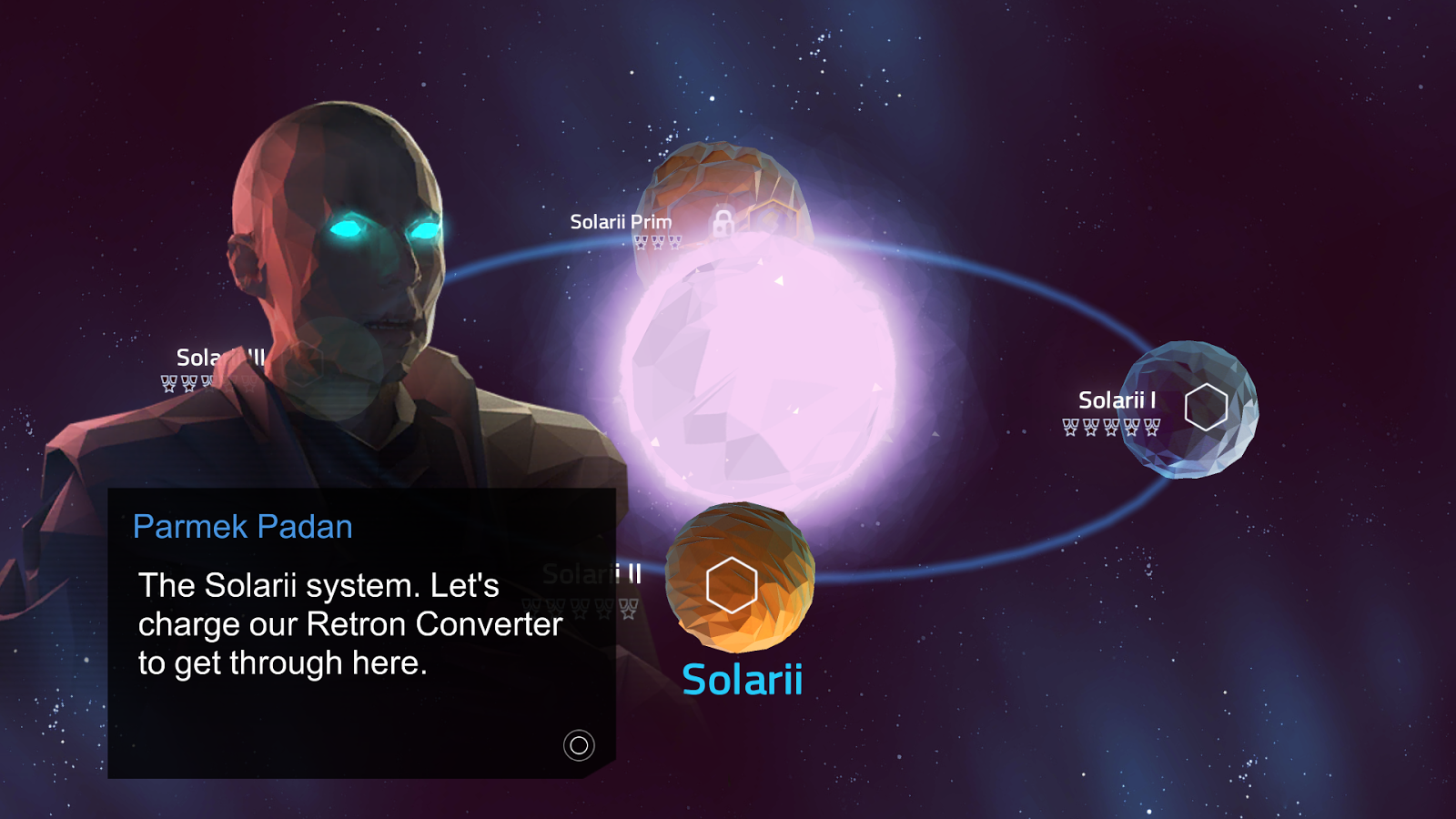Screen dimensions: 1456x819
Task: Select the locked Solarii Prime planet
Action: [723, 222]
